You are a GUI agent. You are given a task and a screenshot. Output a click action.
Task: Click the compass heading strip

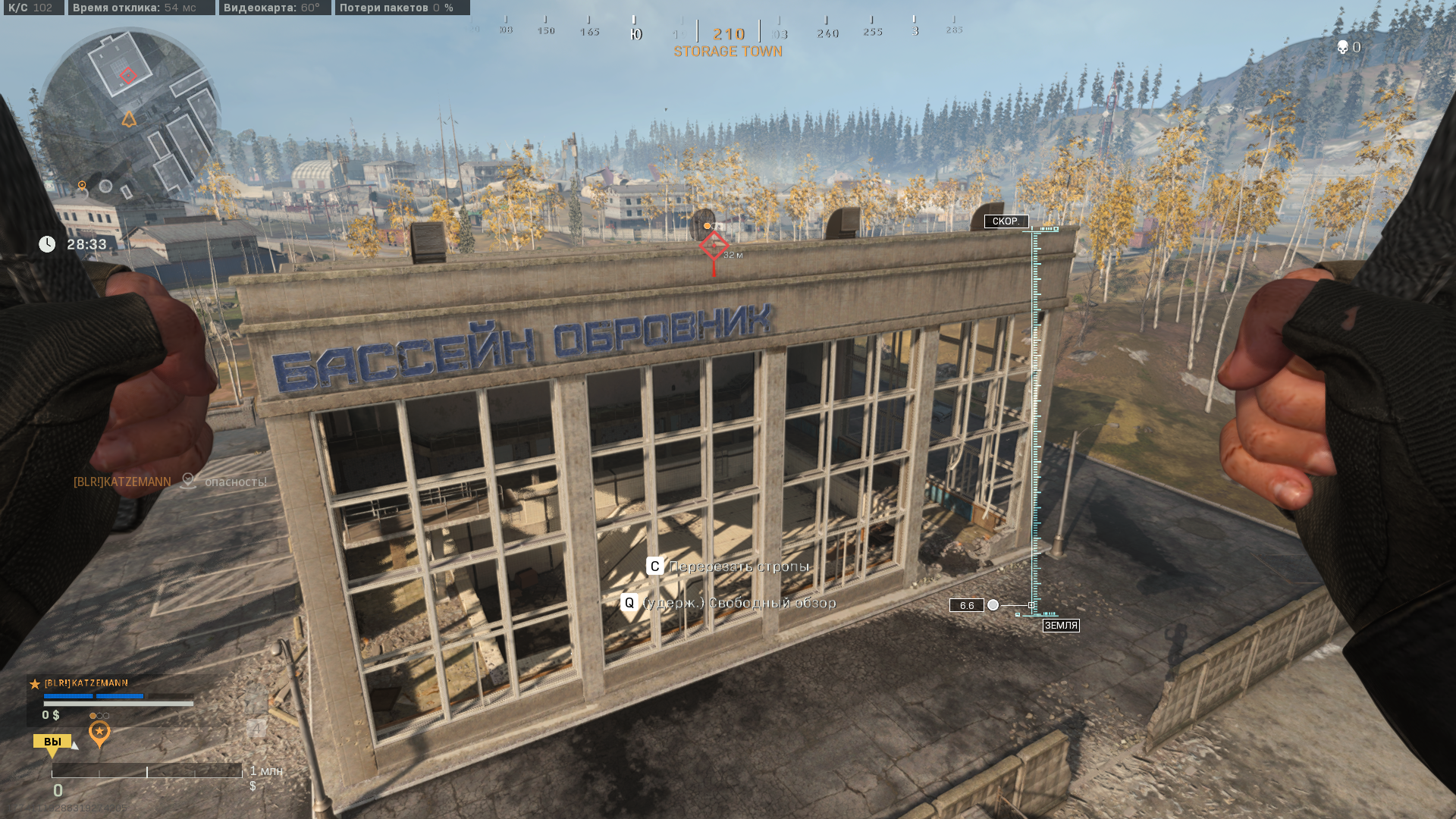click(726, 32)
